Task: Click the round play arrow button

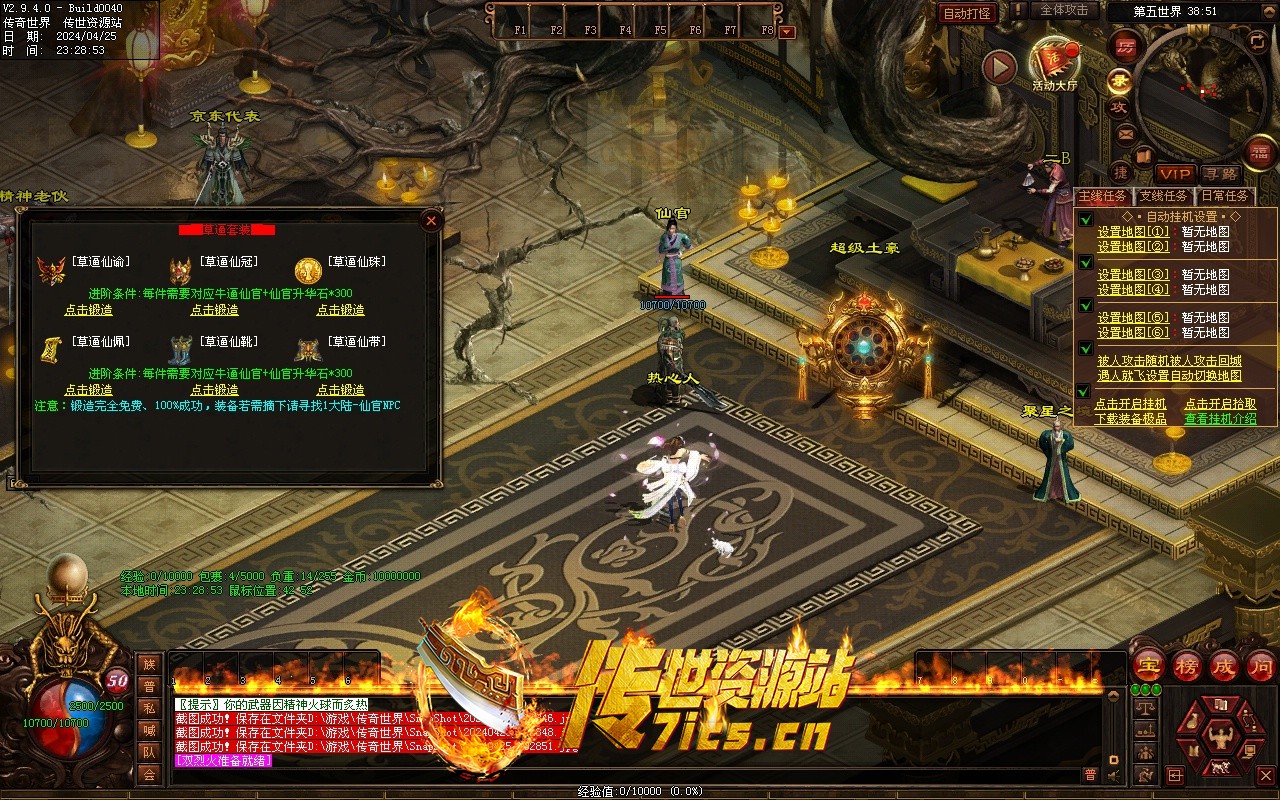Action: click(x=999, y=67)
